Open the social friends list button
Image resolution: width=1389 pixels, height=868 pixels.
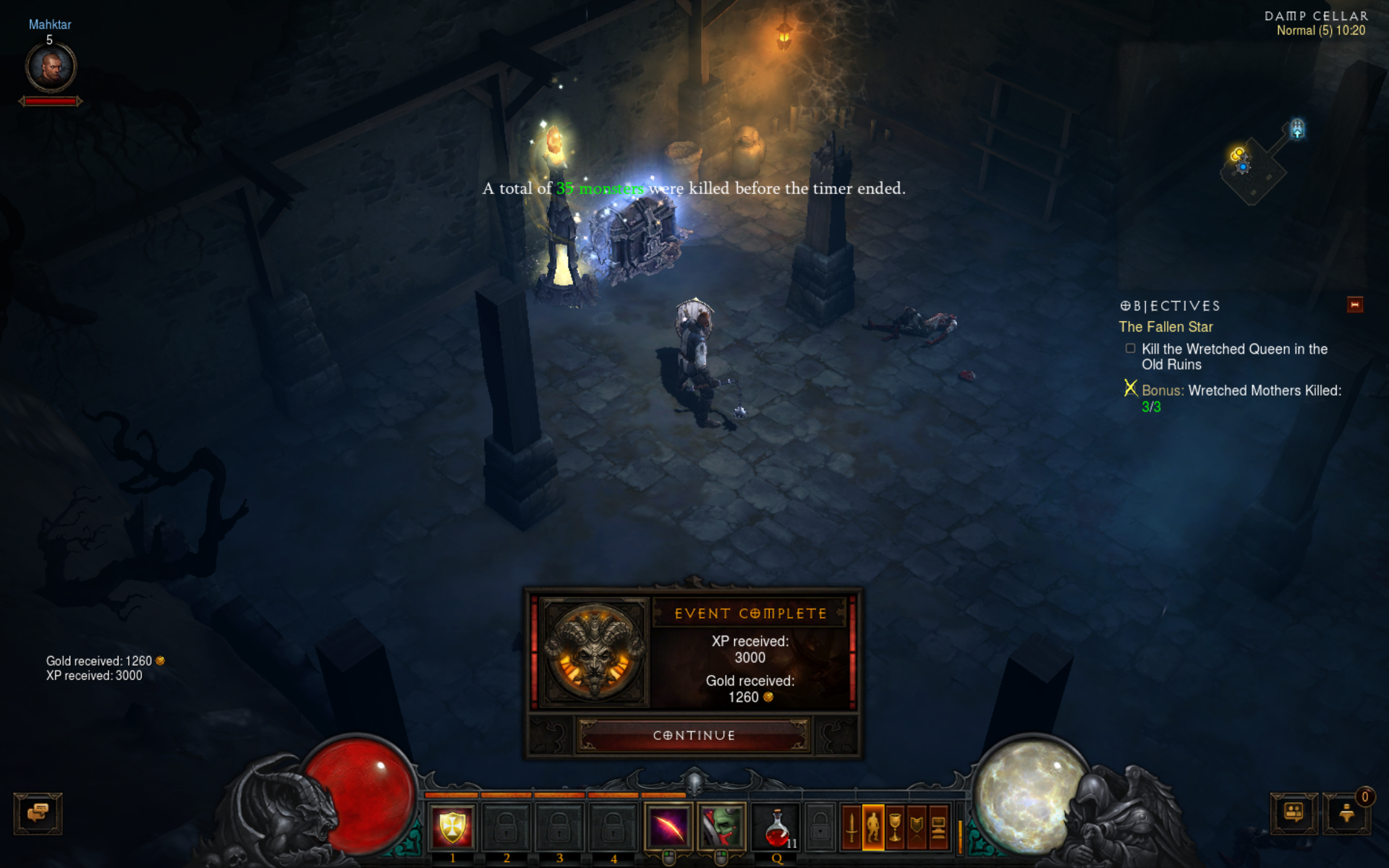click(1294, 813)
